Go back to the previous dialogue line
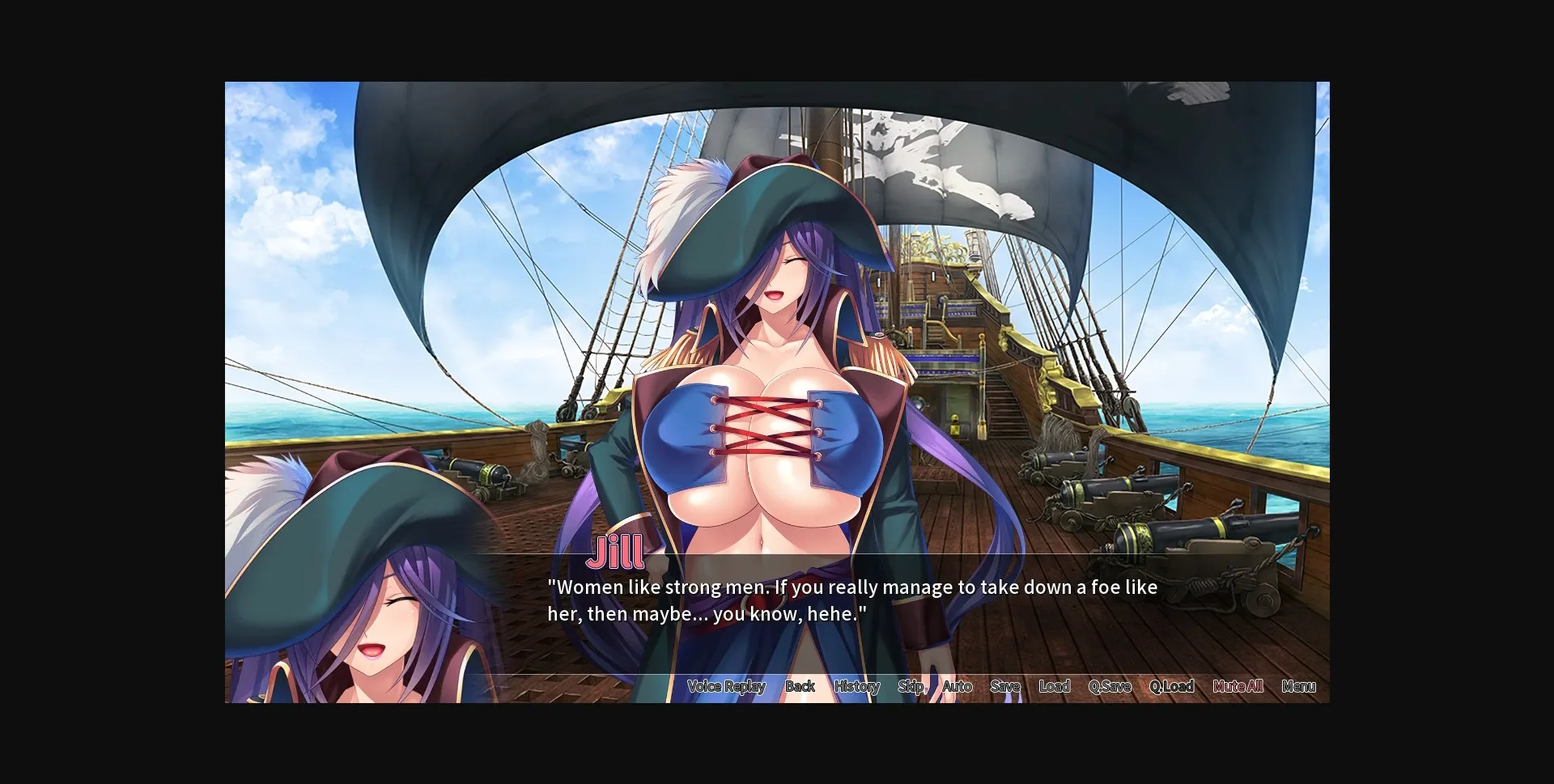 [x=800, y=686]
